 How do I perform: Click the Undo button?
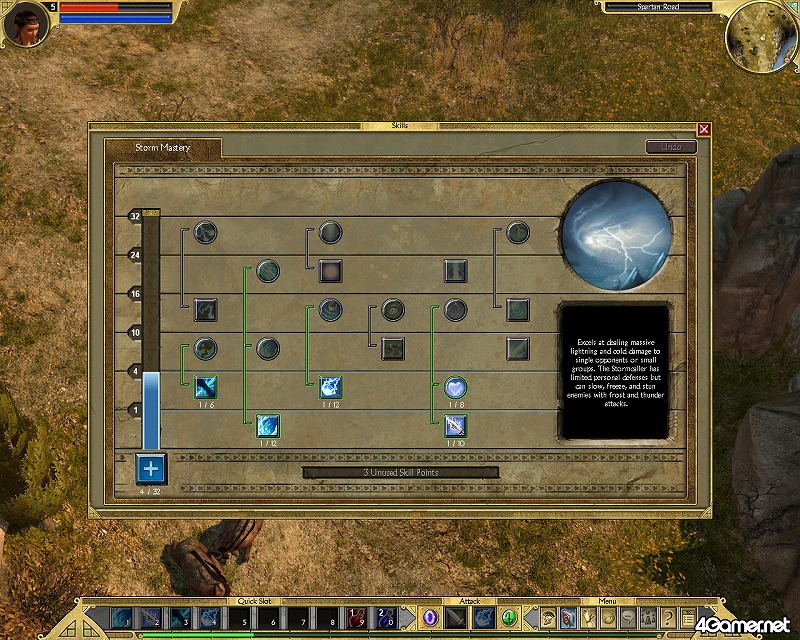(x=671, y=147)
